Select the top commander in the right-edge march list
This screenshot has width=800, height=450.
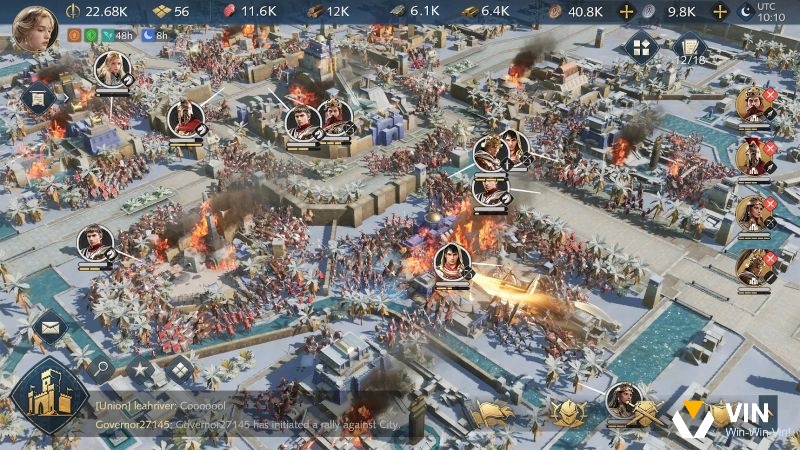pyautogui.click(x=752, y=105)
